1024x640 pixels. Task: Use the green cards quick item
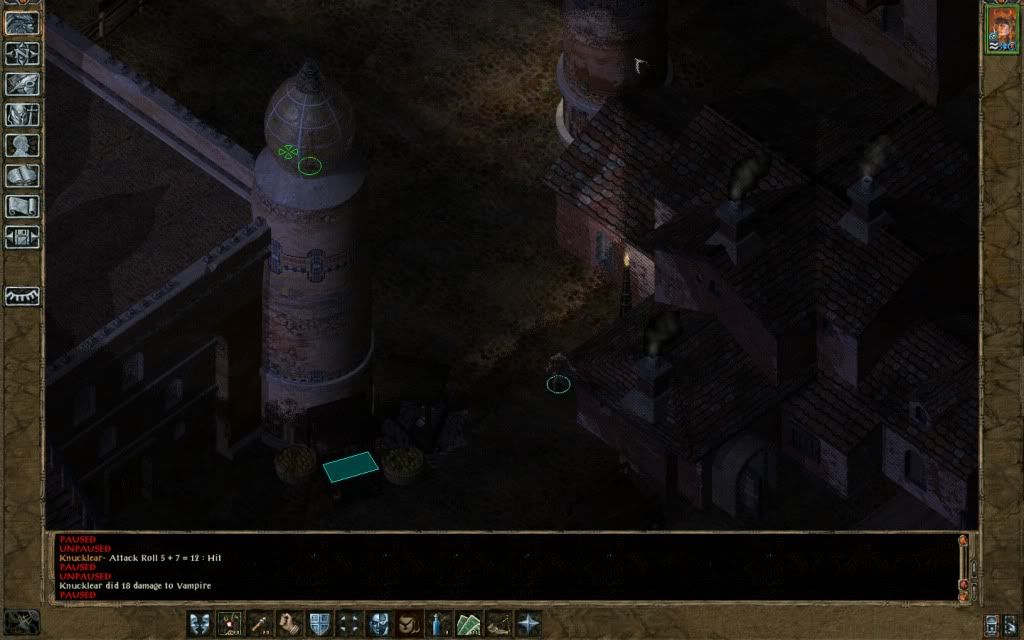[469, 623]
